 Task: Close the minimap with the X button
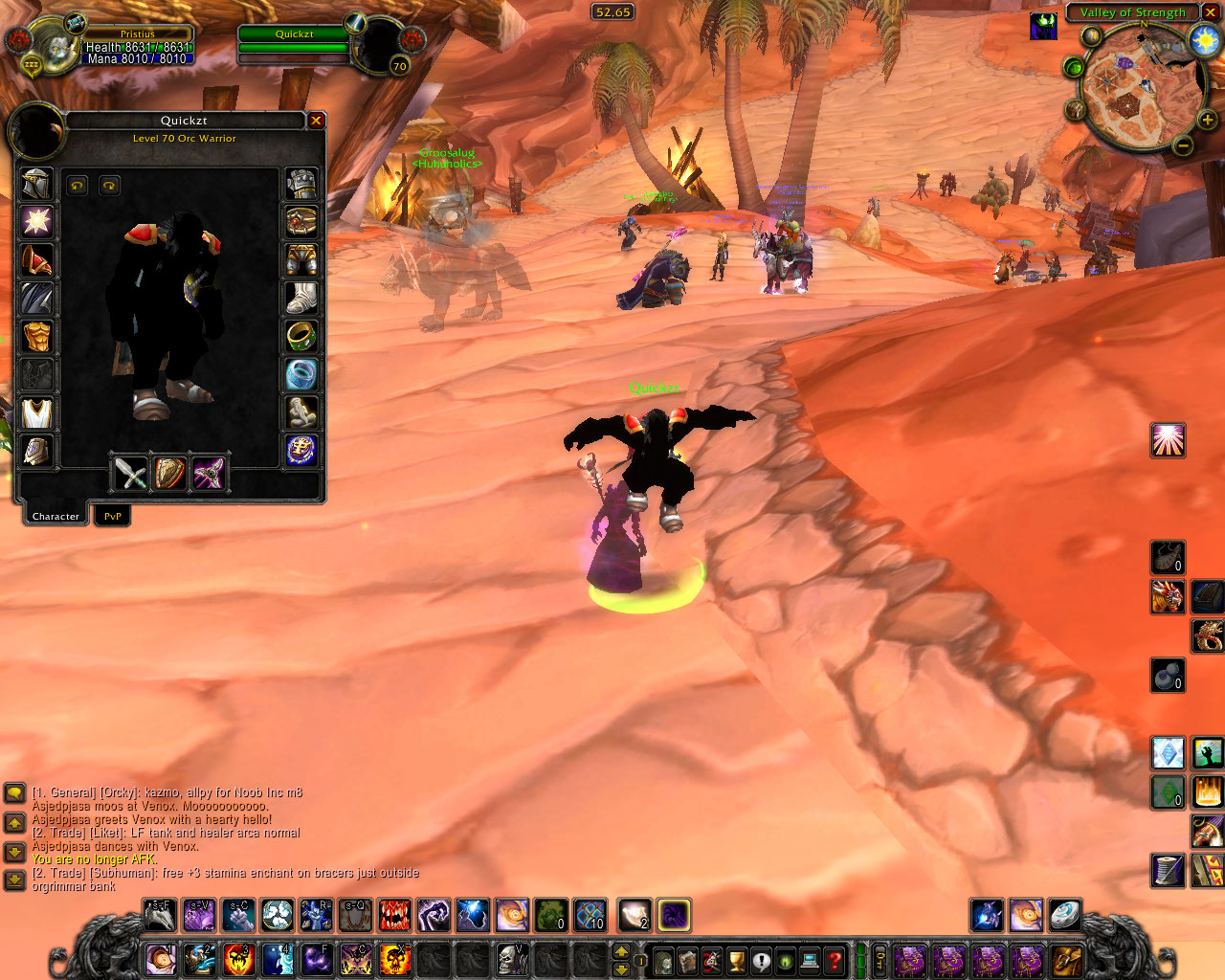tap(1212, 12)
